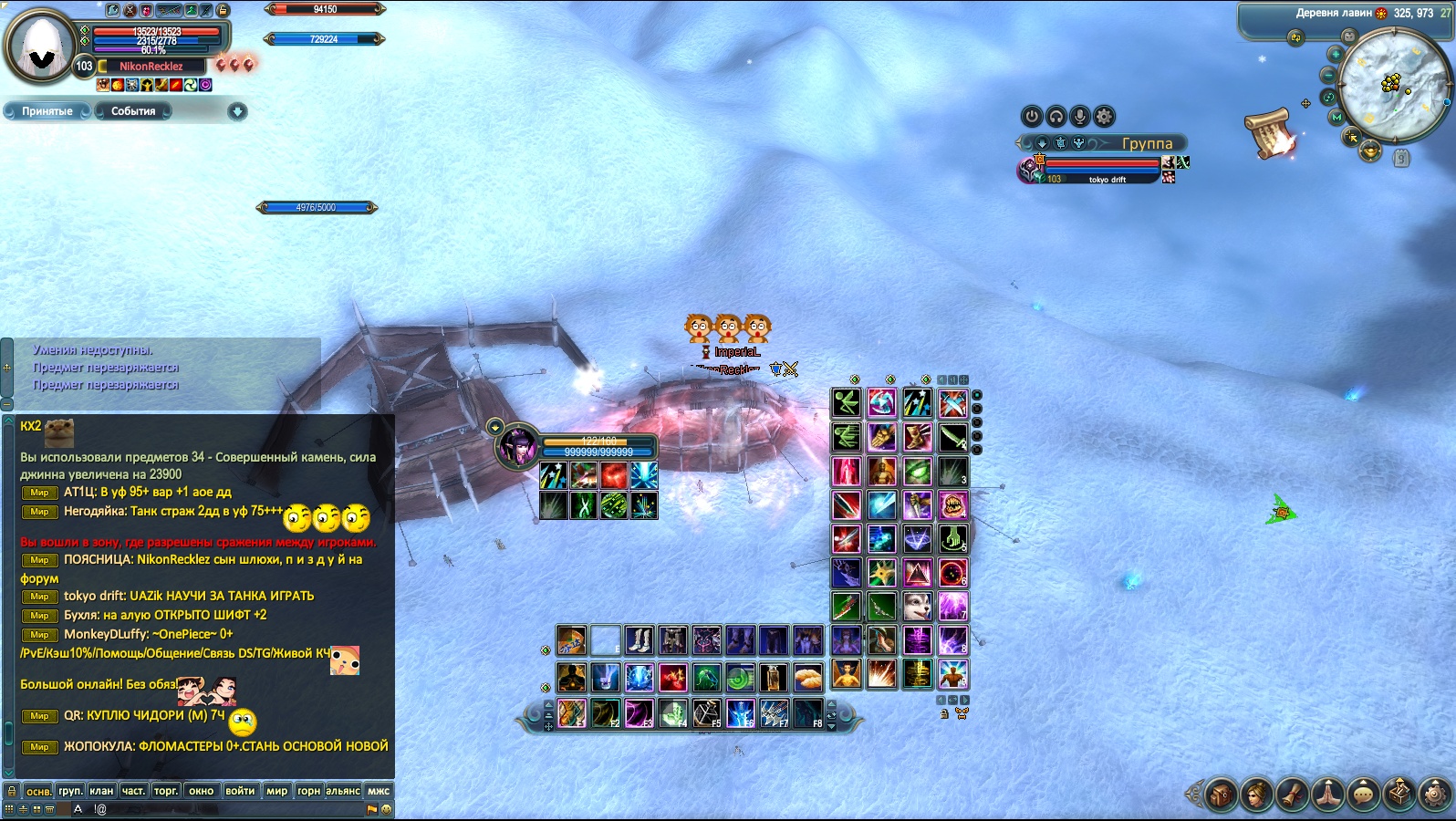The width and height of the screenshot is (1456, 821).
Task: Select the white boots hotbar slot
Action: pos(639,640)
